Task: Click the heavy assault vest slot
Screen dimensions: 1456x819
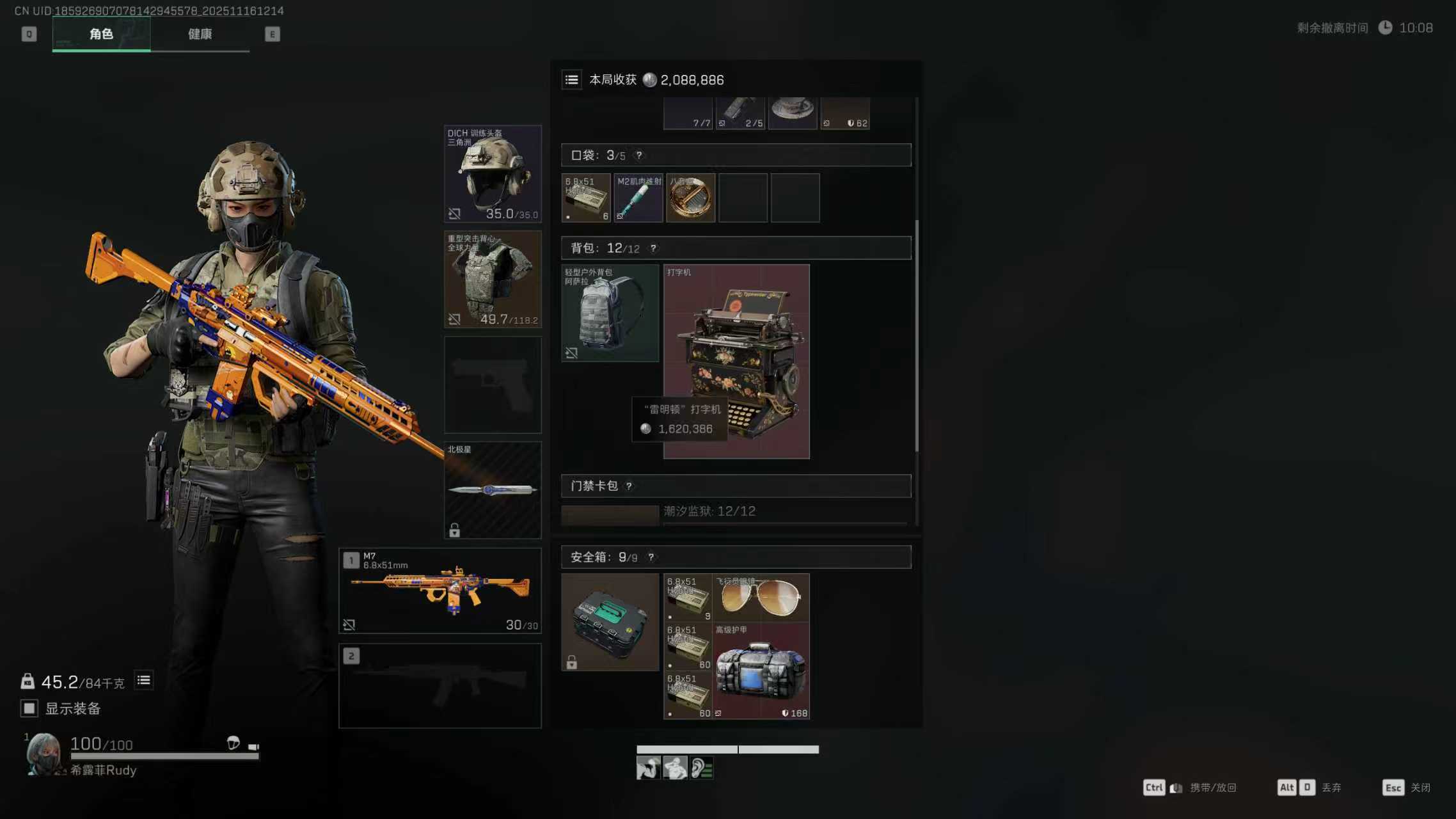Action: tap(493, 279)
